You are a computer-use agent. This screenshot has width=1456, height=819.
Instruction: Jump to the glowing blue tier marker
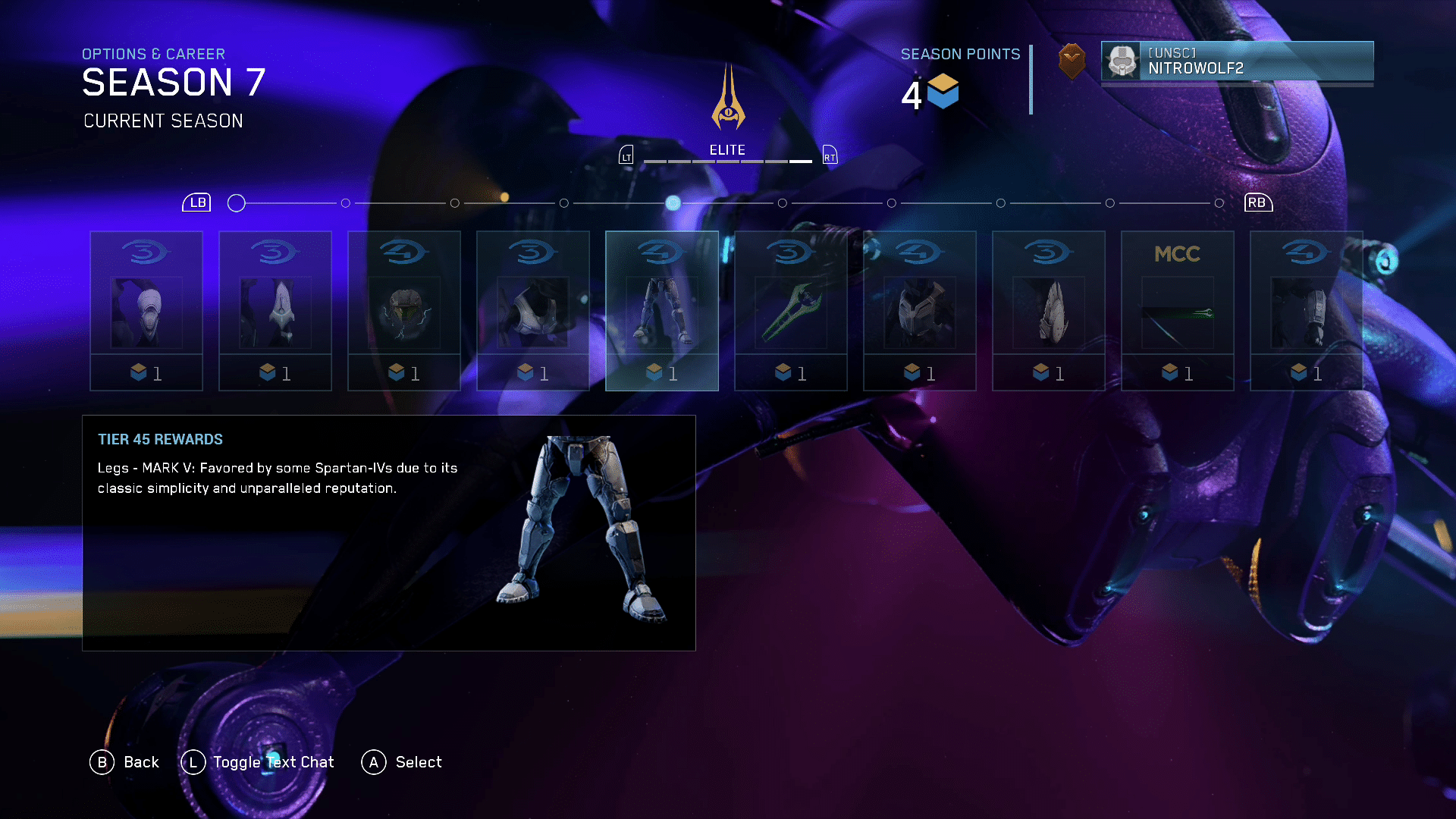tap(673, 203)
